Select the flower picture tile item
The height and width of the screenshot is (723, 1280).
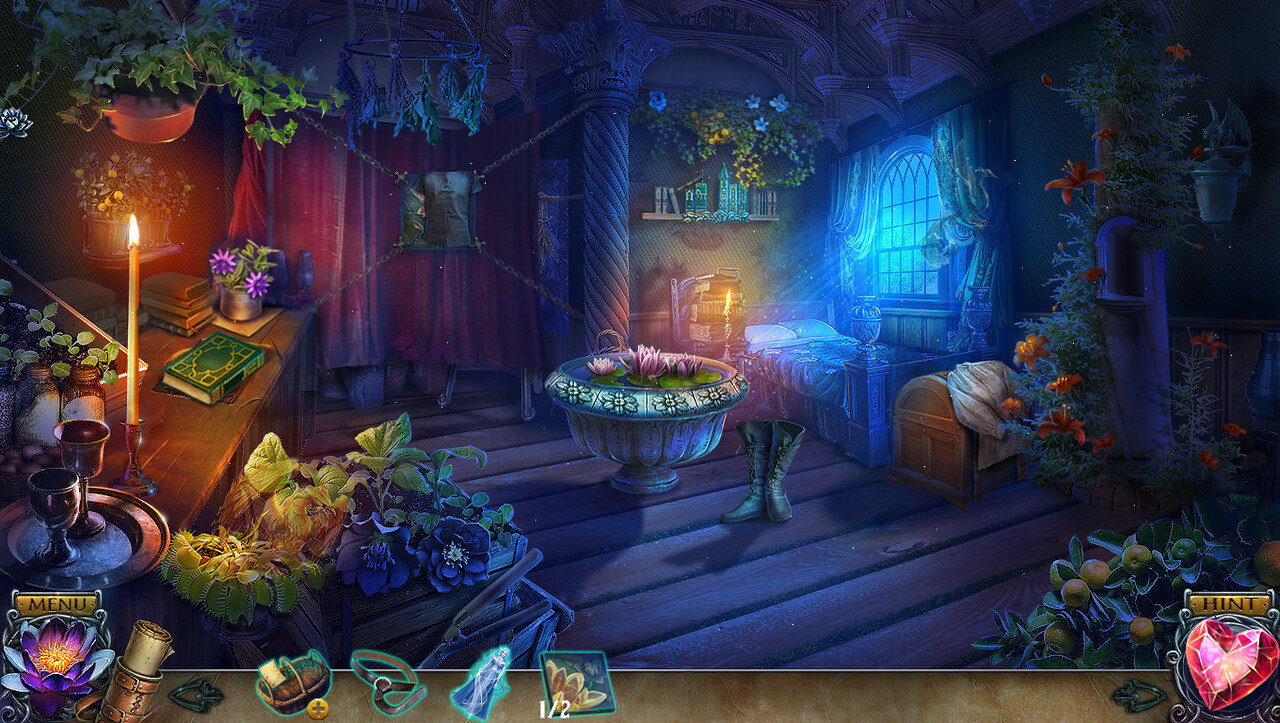[x=576, y=680]
